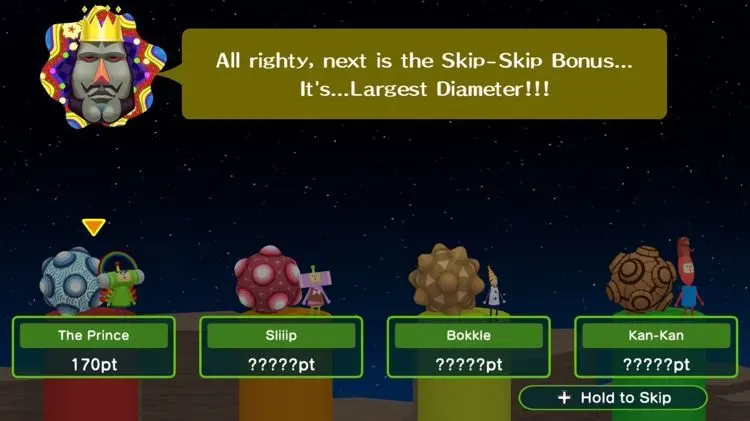Advance the King's dialogue box
The image size is (750, 421).
coord(425,74)
